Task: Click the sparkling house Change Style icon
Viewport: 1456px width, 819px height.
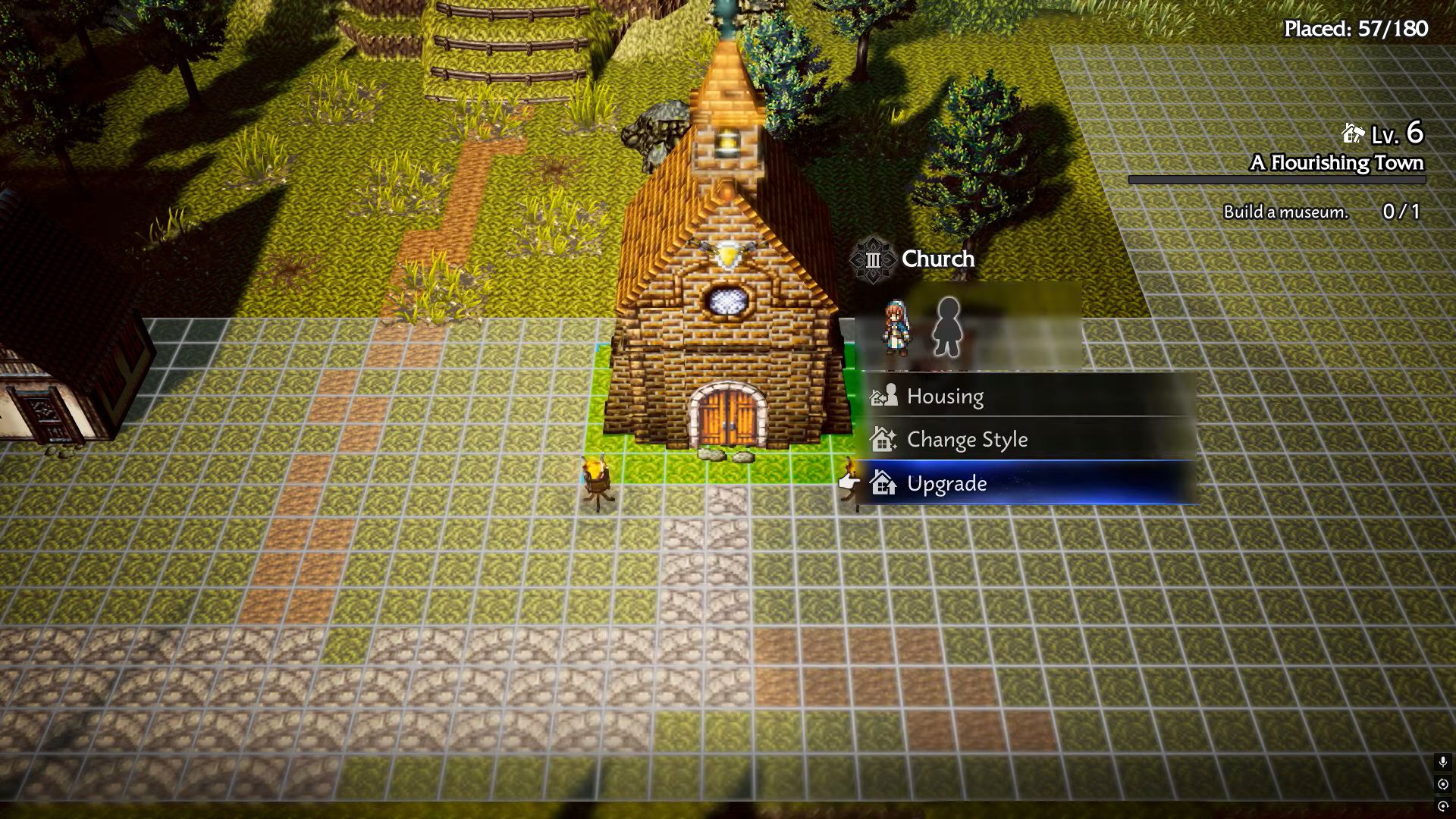Action: [882, 439]
